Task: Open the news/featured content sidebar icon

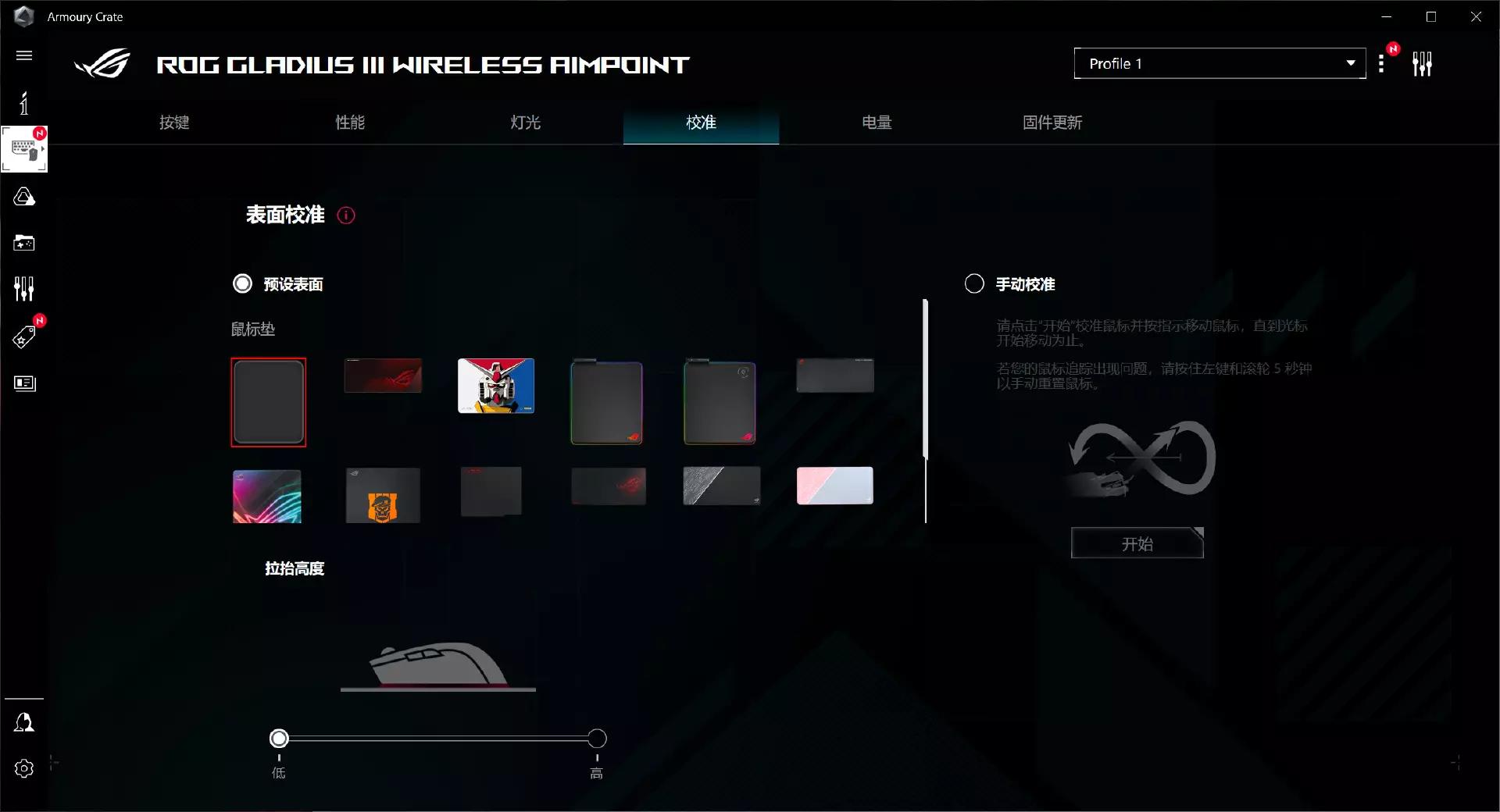Action: click(24, 383)
